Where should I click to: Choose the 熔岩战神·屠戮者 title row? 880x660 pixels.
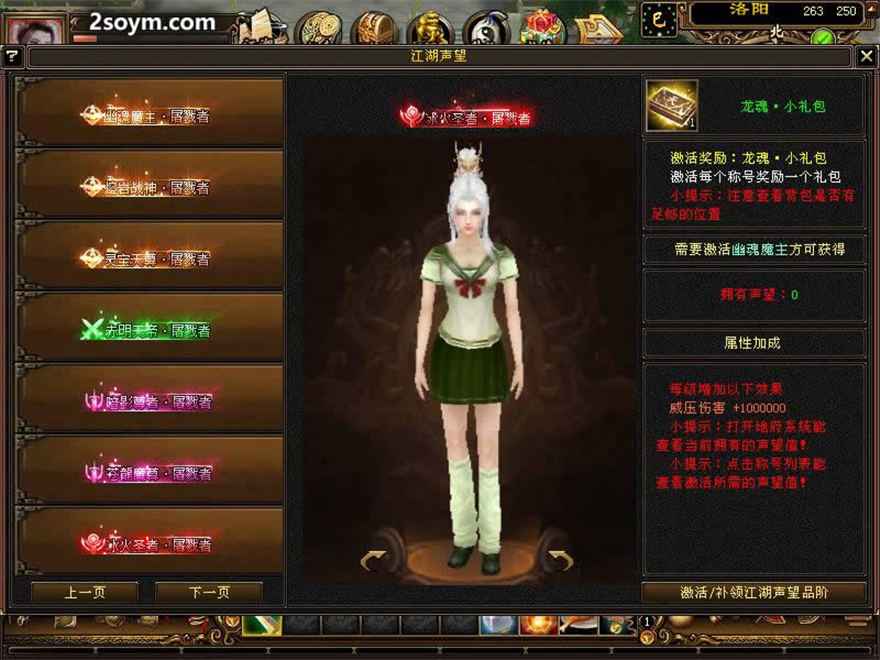point(150,187)
